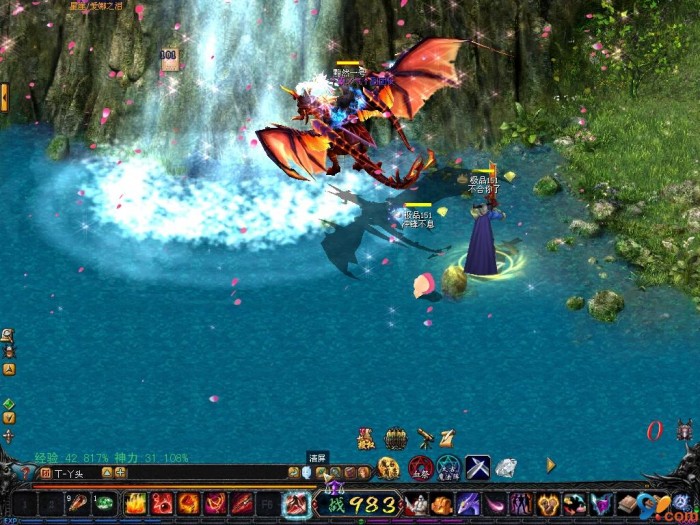Click the white diamond icon
This screenshot has width=700, height=525.
click(506, 467)
